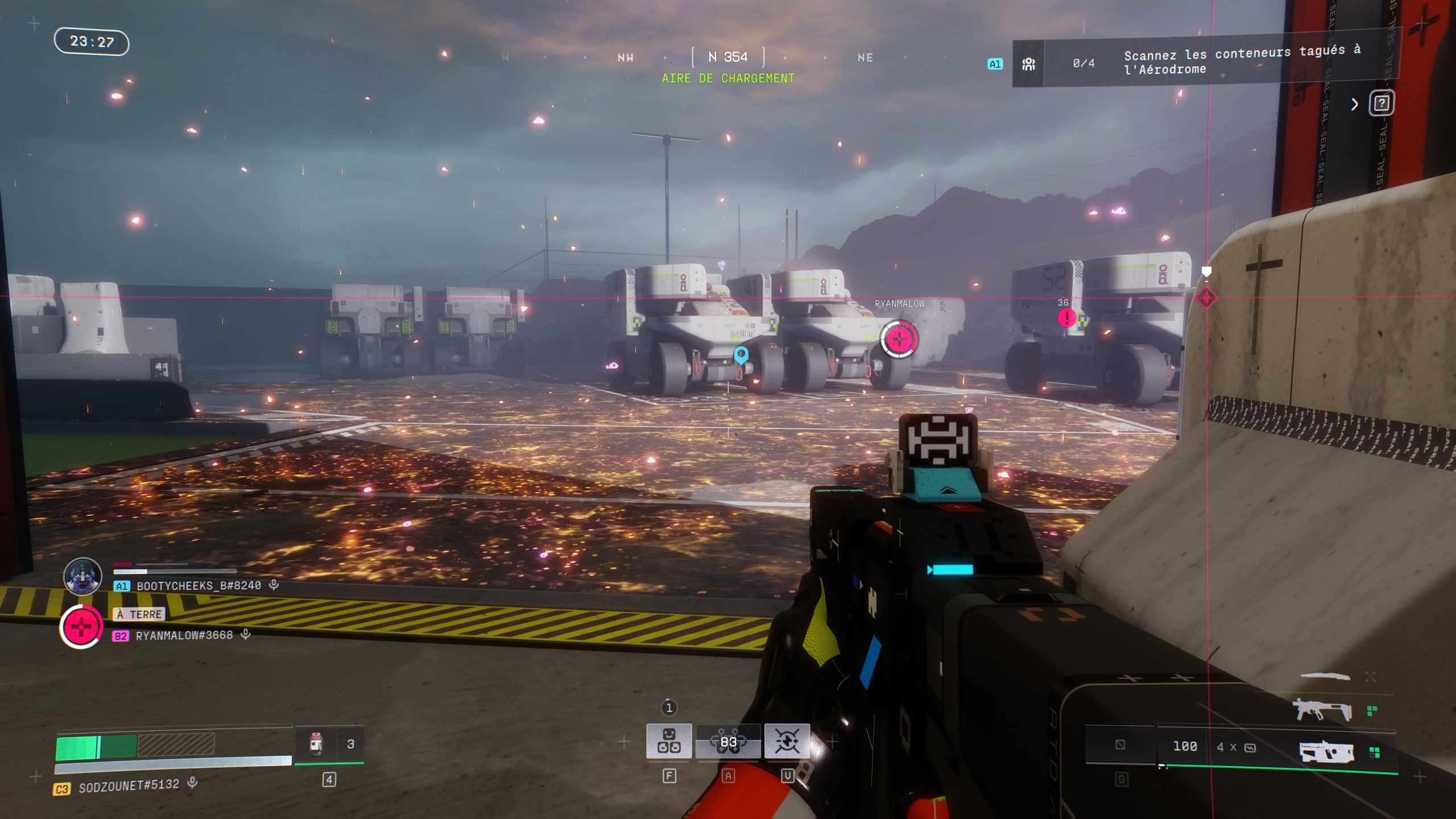Open the question mark help icon
1456x819 pixels.
(1382, 104)
